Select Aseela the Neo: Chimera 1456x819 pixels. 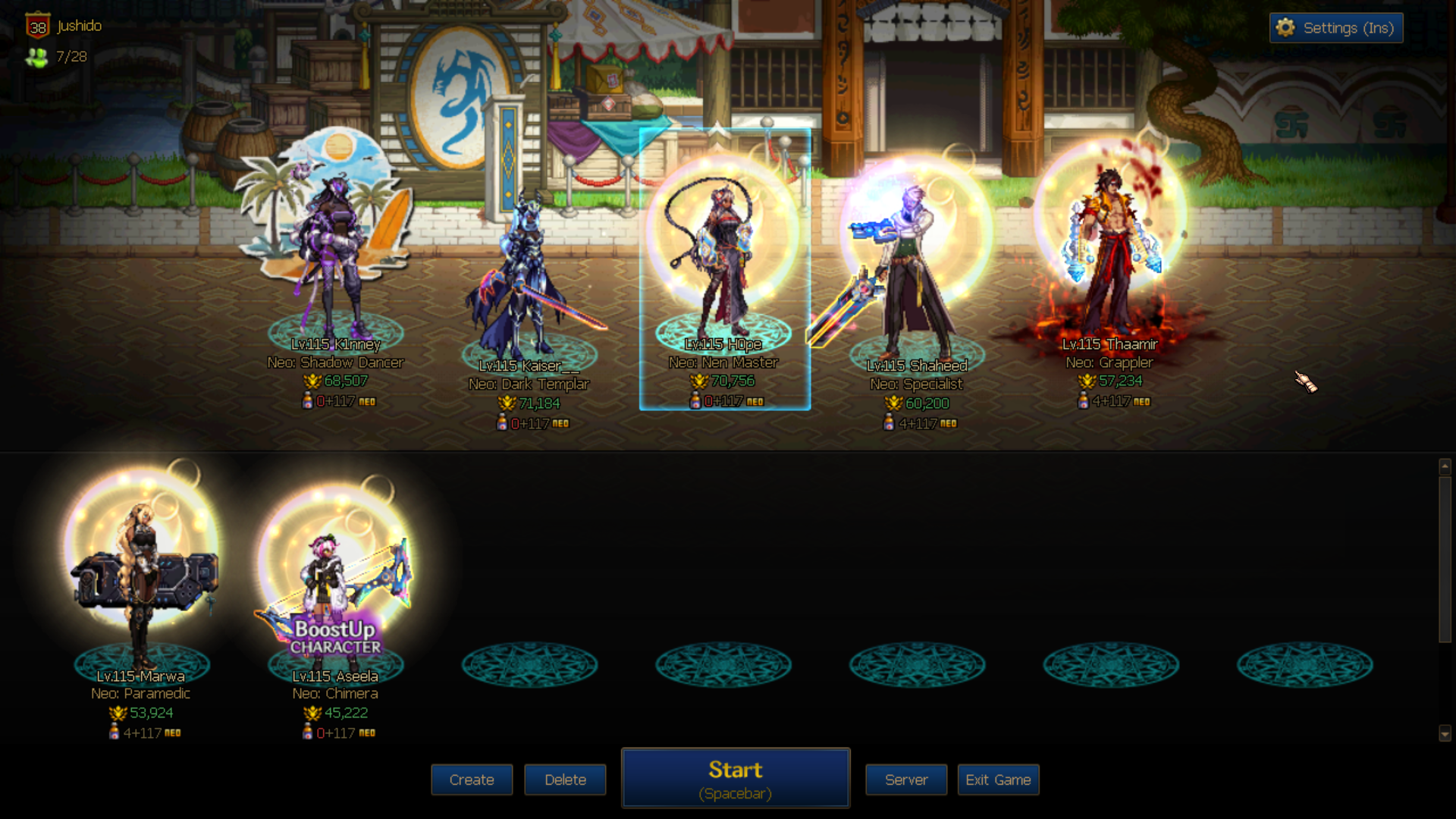tap(335, 584)
